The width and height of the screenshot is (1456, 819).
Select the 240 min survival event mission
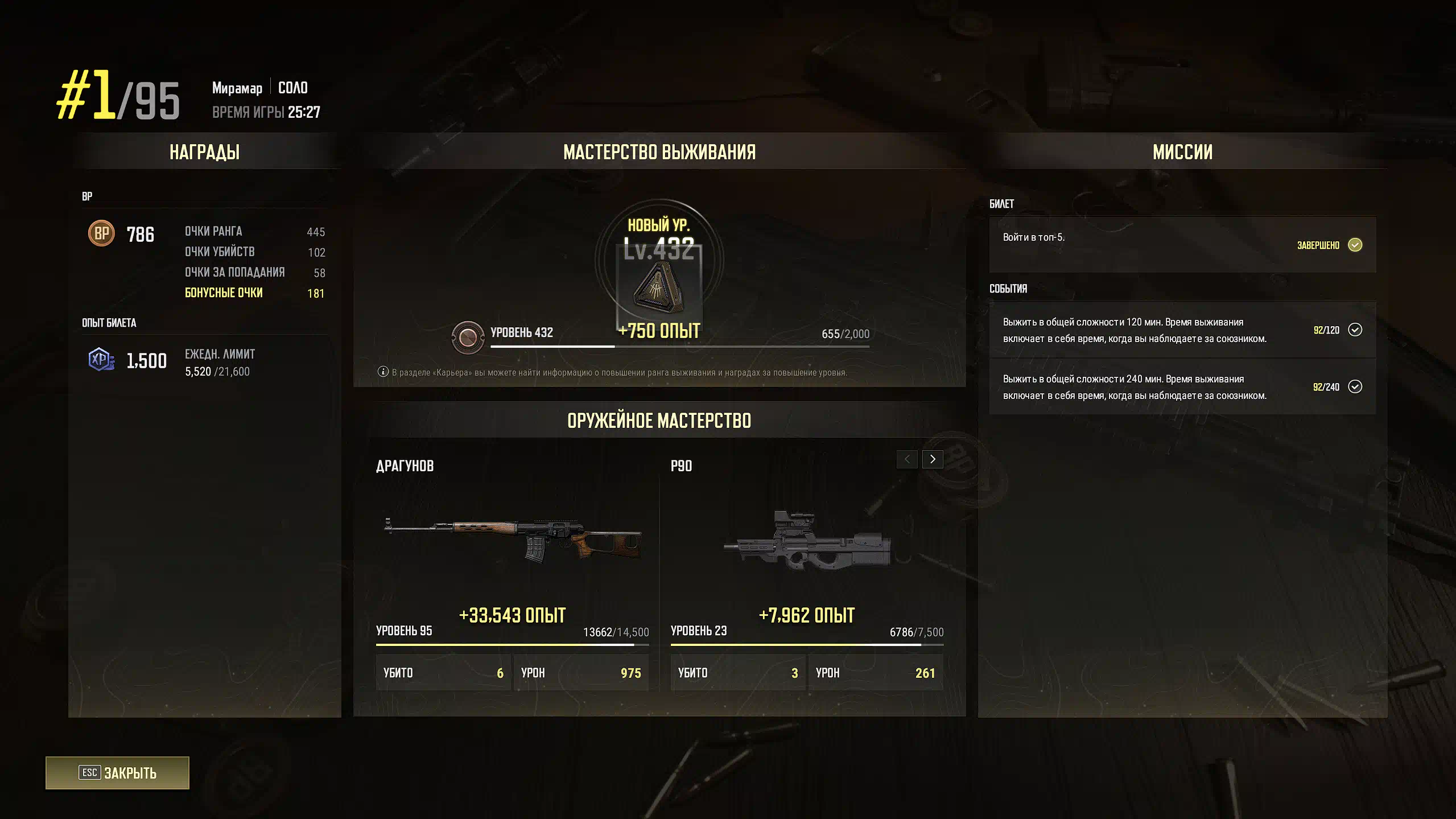pyautogui.click(x=1182, y=387)
